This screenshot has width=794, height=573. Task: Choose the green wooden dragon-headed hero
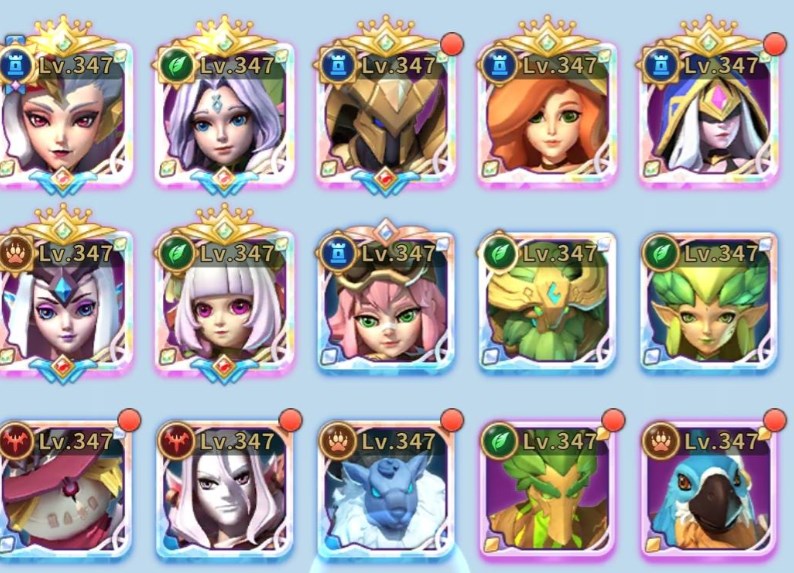548,495
